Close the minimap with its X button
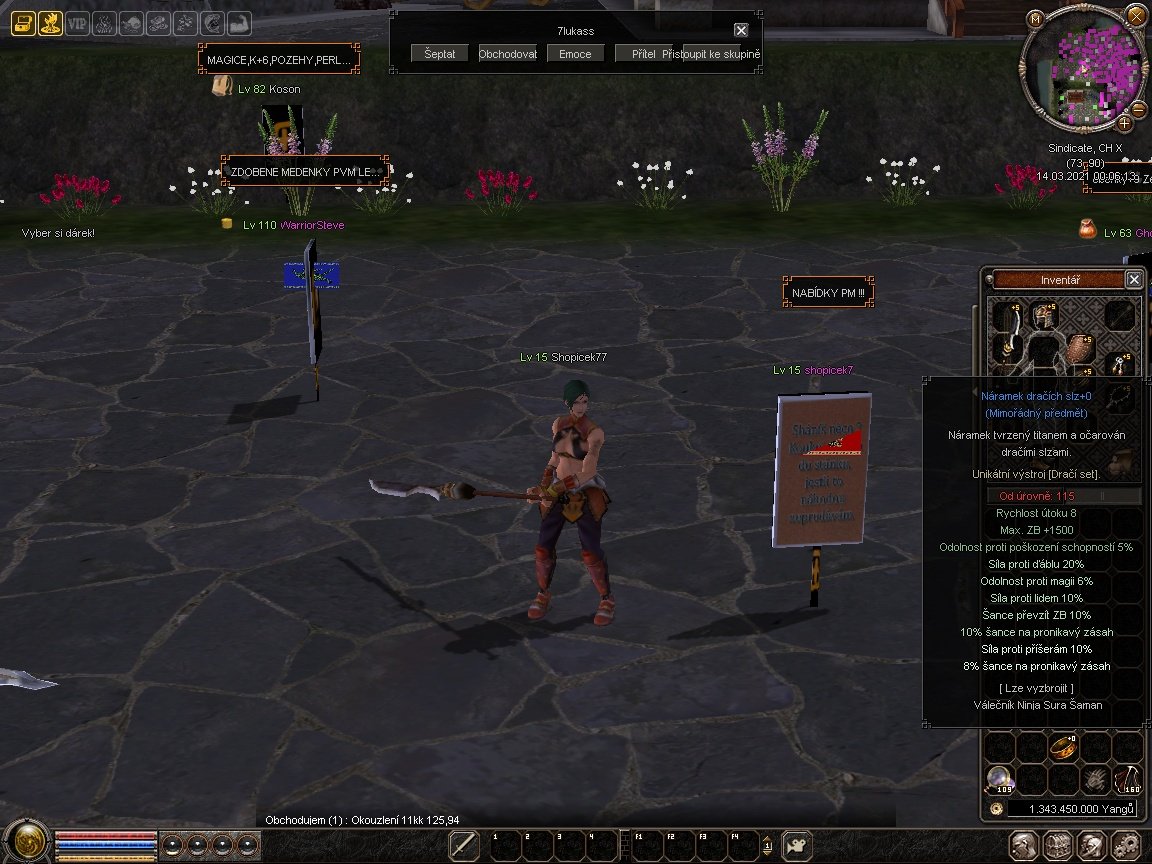The height and width of the screenshot is (864, 1152). (1136, 15)
